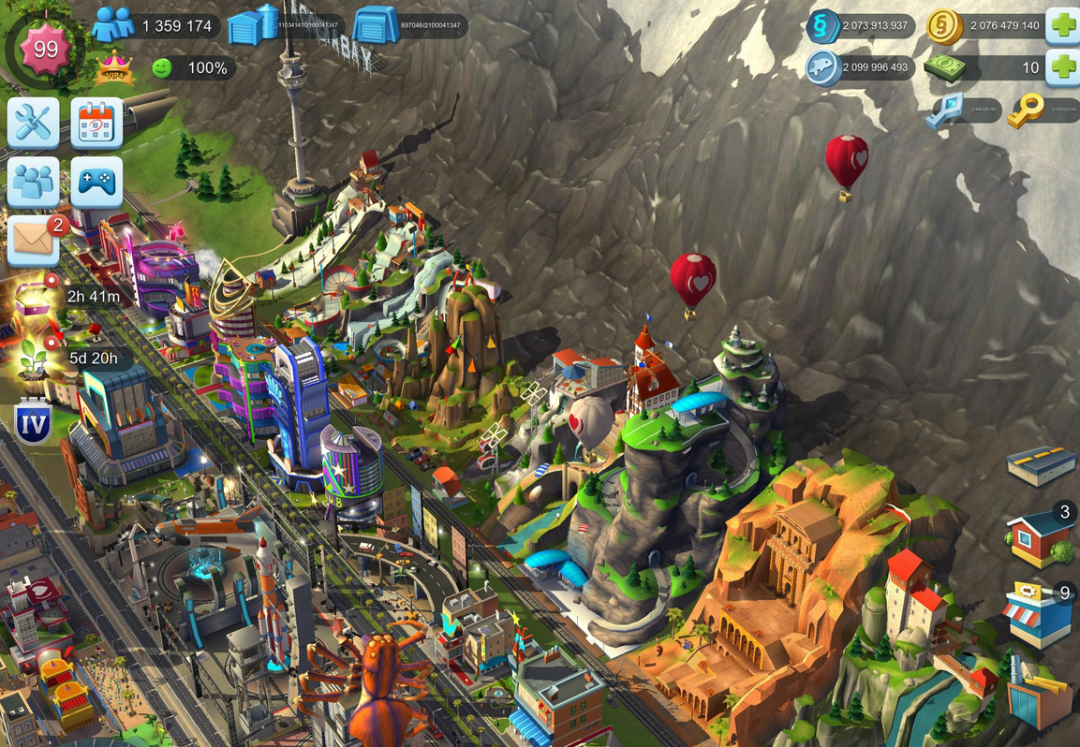Tap the level 99 badge
Image resolution: width=1080 pixels, height=747 pixels.
(45, 49)
